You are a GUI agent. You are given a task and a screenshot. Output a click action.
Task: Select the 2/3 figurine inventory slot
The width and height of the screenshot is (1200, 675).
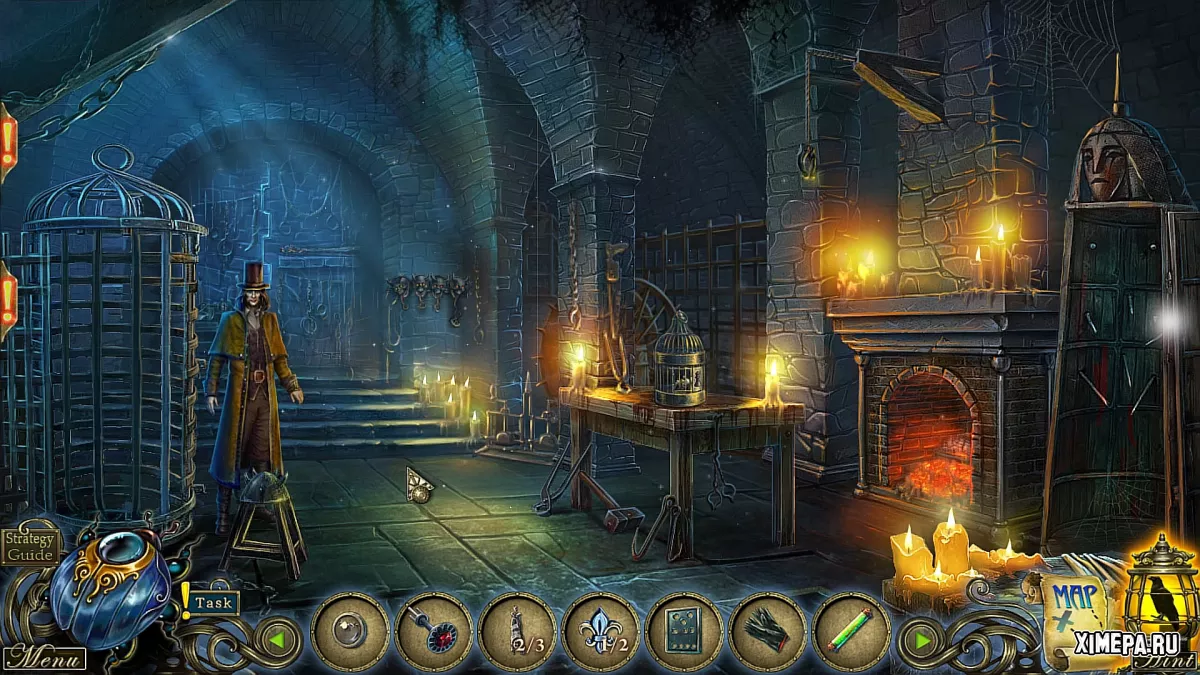(517, 632)
